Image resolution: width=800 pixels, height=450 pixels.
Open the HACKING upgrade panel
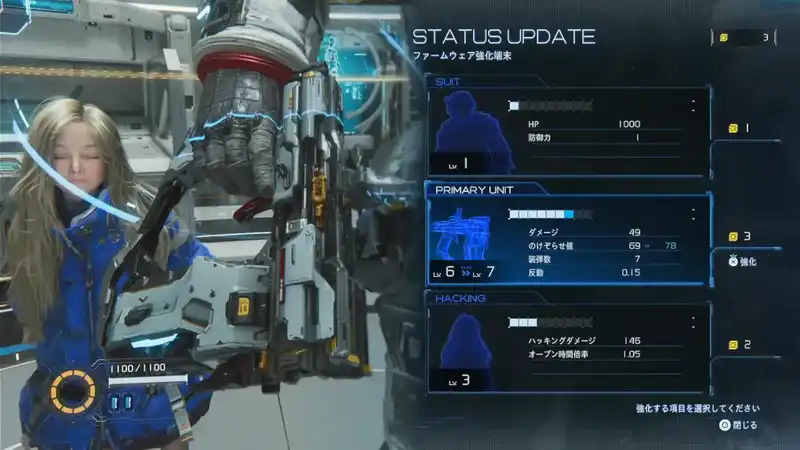coord(567,347)
